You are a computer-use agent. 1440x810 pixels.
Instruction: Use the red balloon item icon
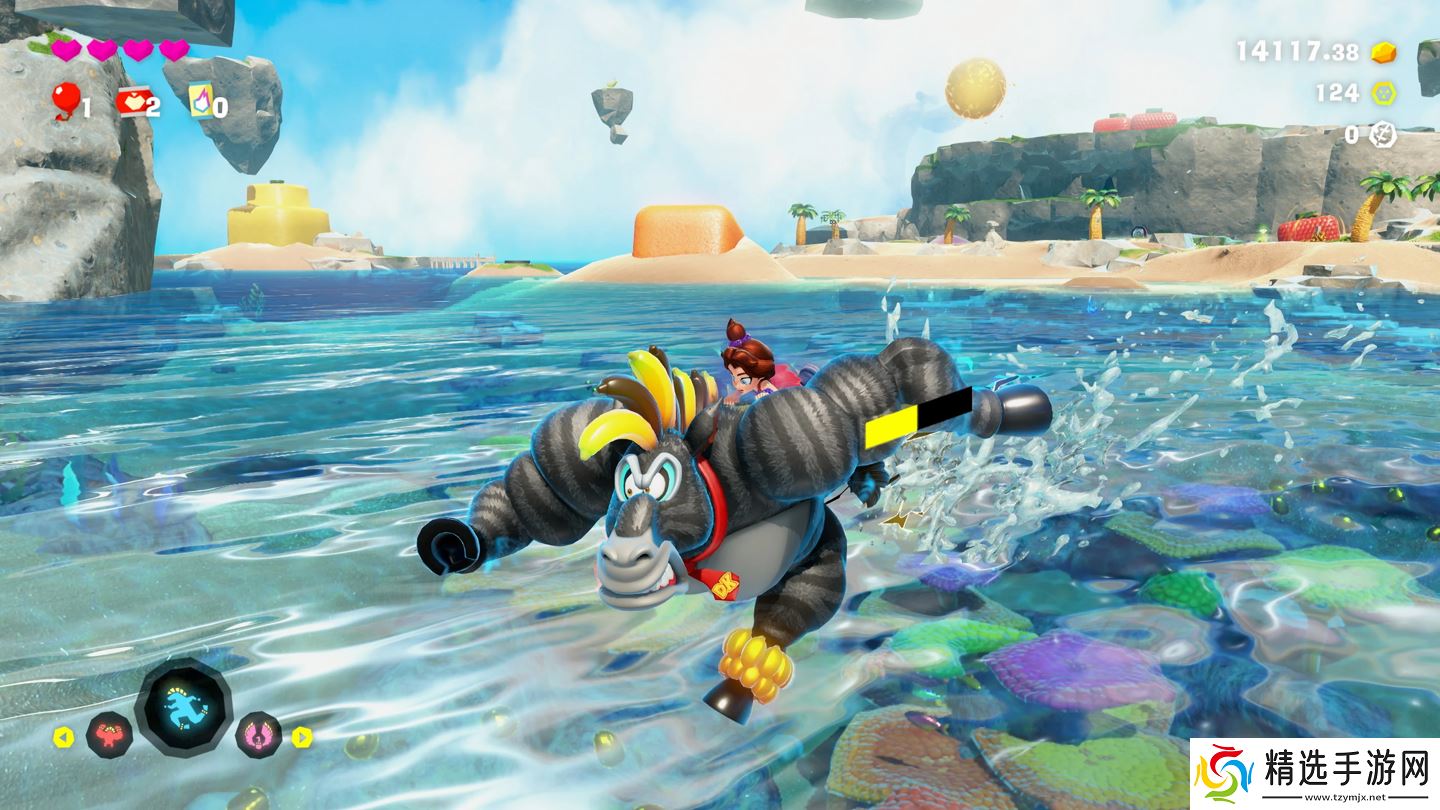tap(65, 100)
